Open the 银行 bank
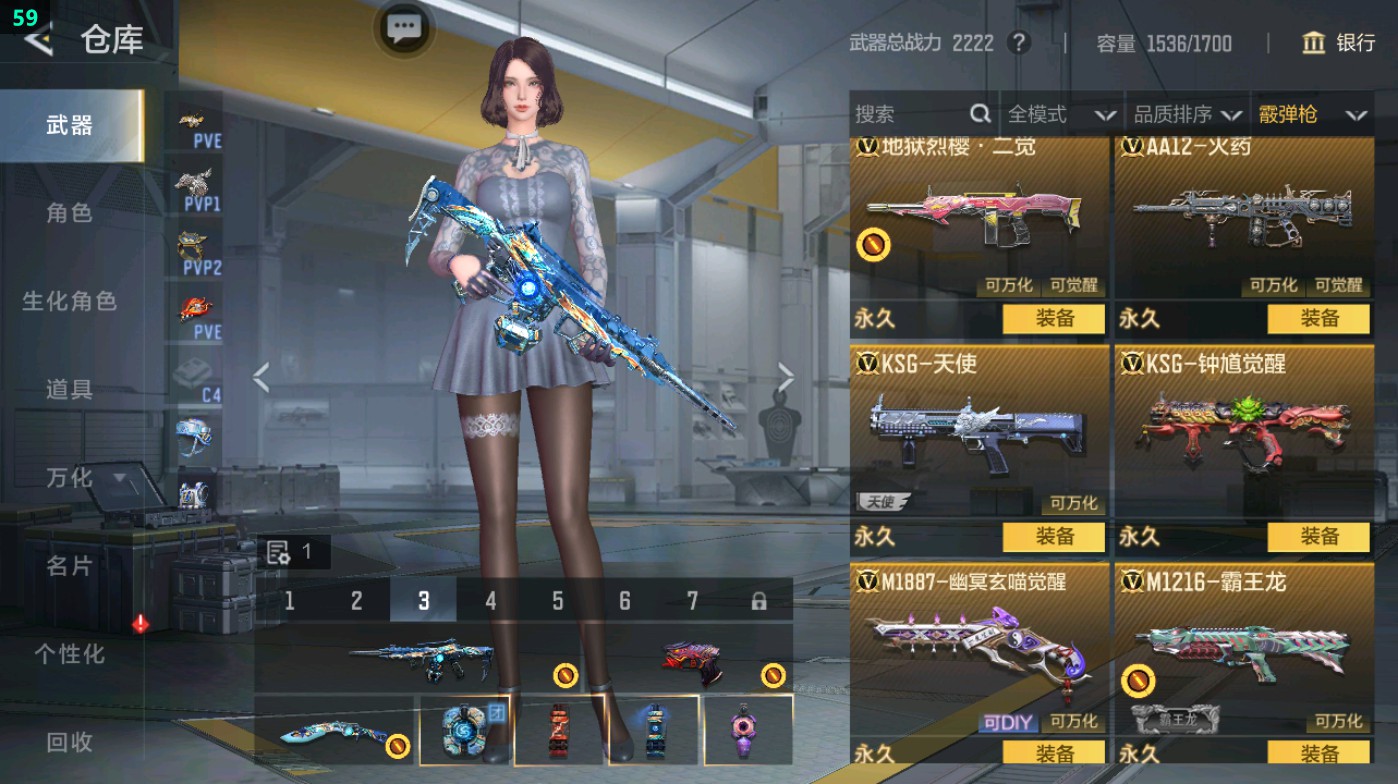This screenshot has width=1398, height=784. 1340,43
